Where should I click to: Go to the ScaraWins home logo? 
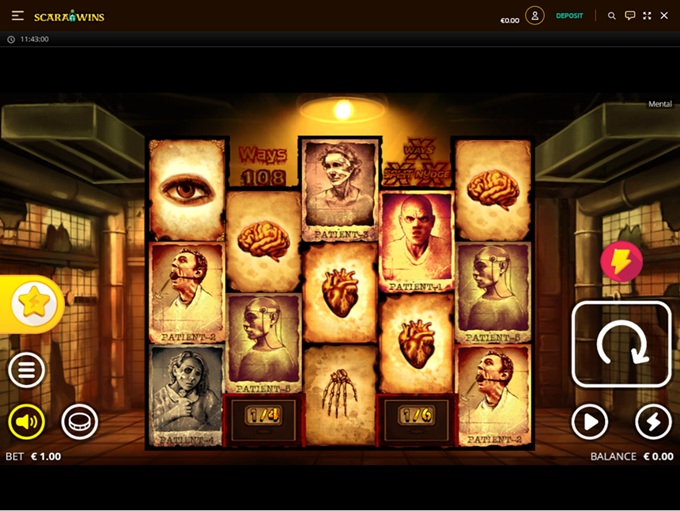[x=69, y=17]
